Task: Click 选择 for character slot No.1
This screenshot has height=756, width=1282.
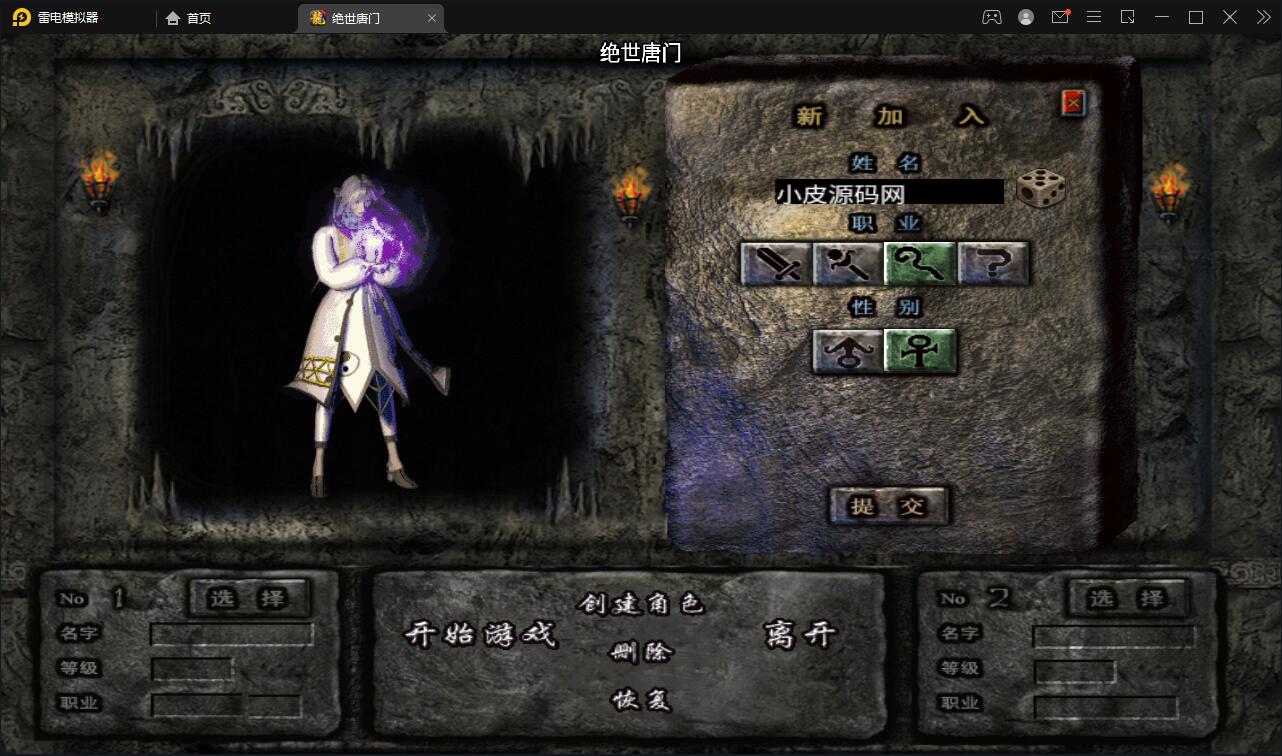Action: tap(248, 598)
